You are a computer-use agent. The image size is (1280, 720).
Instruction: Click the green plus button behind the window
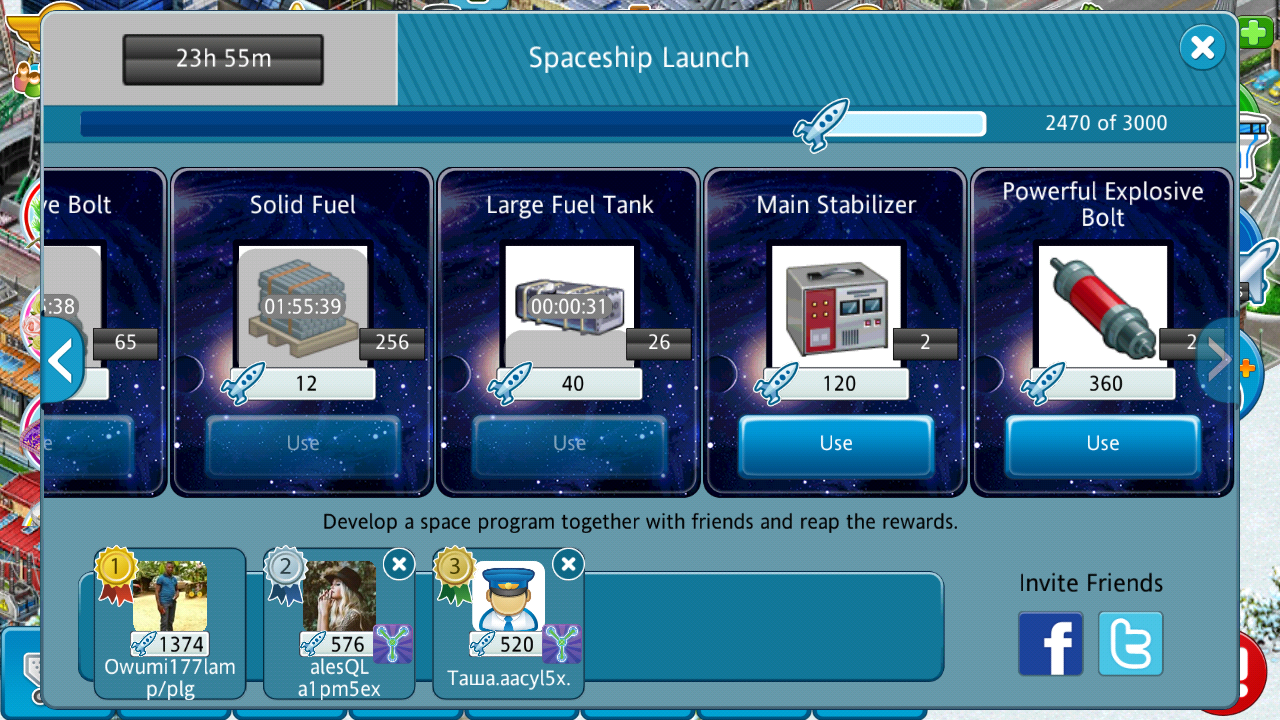(x=1255, y=33)
